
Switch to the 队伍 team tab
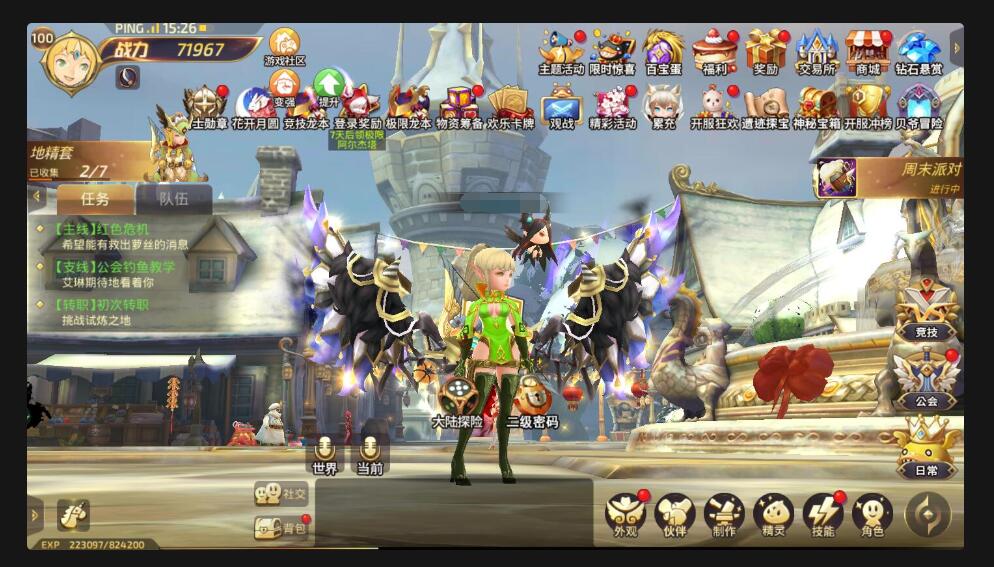click(x=174, y=198)
